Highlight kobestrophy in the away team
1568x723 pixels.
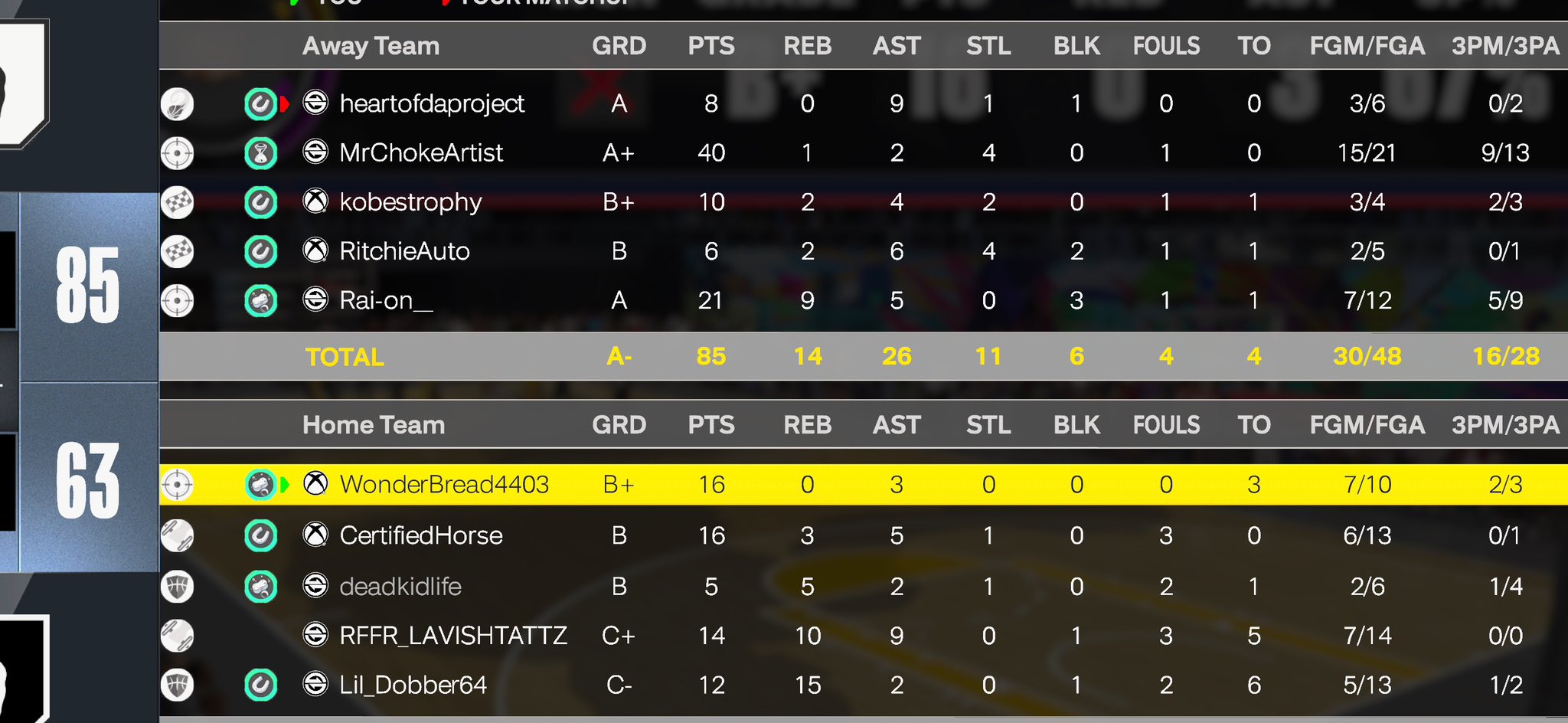click(410, 202)
